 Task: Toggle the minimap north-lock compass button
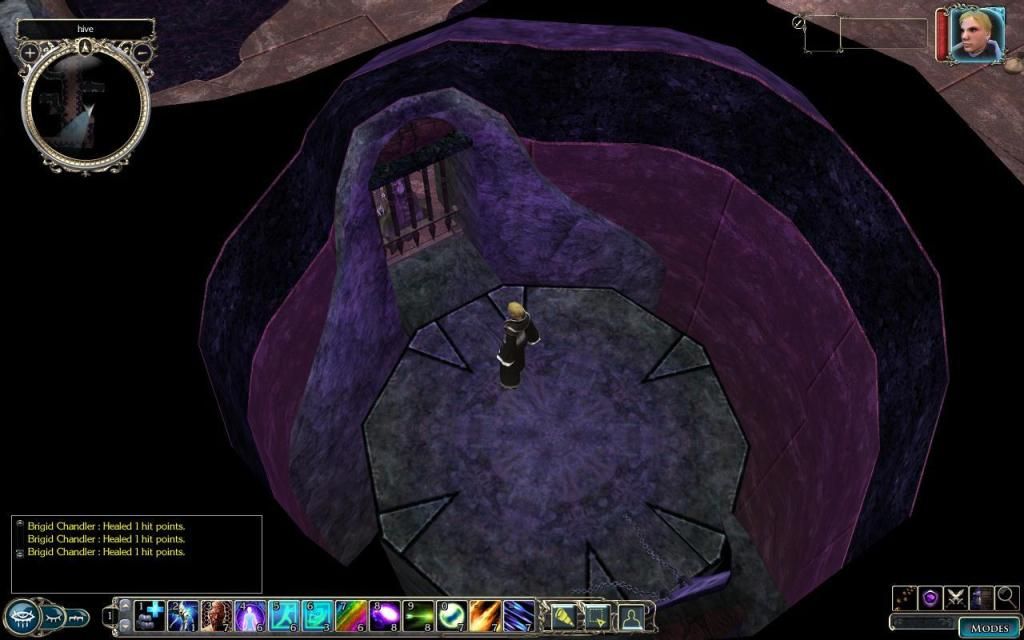[86, 46]
